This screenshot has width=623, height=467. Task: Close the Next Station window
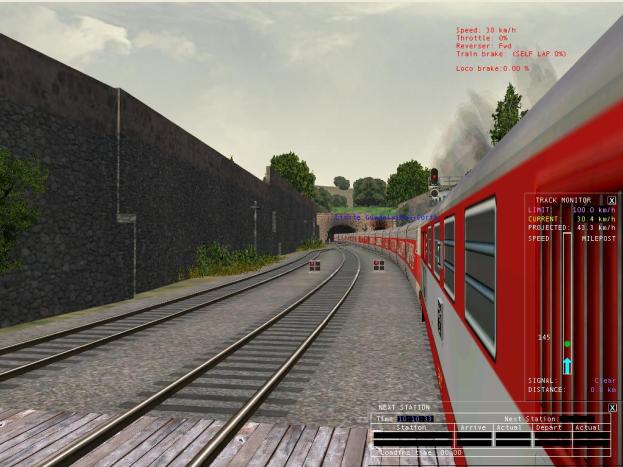(612, 408)
